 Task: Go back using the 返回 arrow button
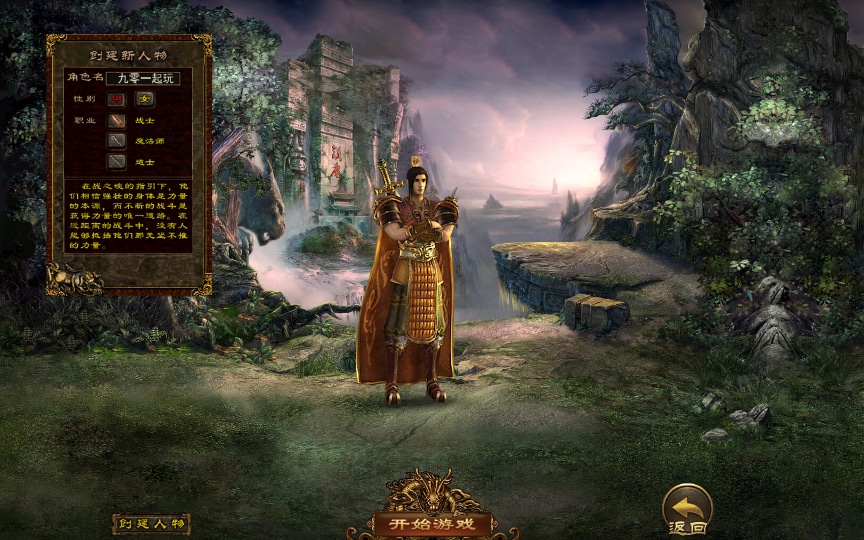687,507
